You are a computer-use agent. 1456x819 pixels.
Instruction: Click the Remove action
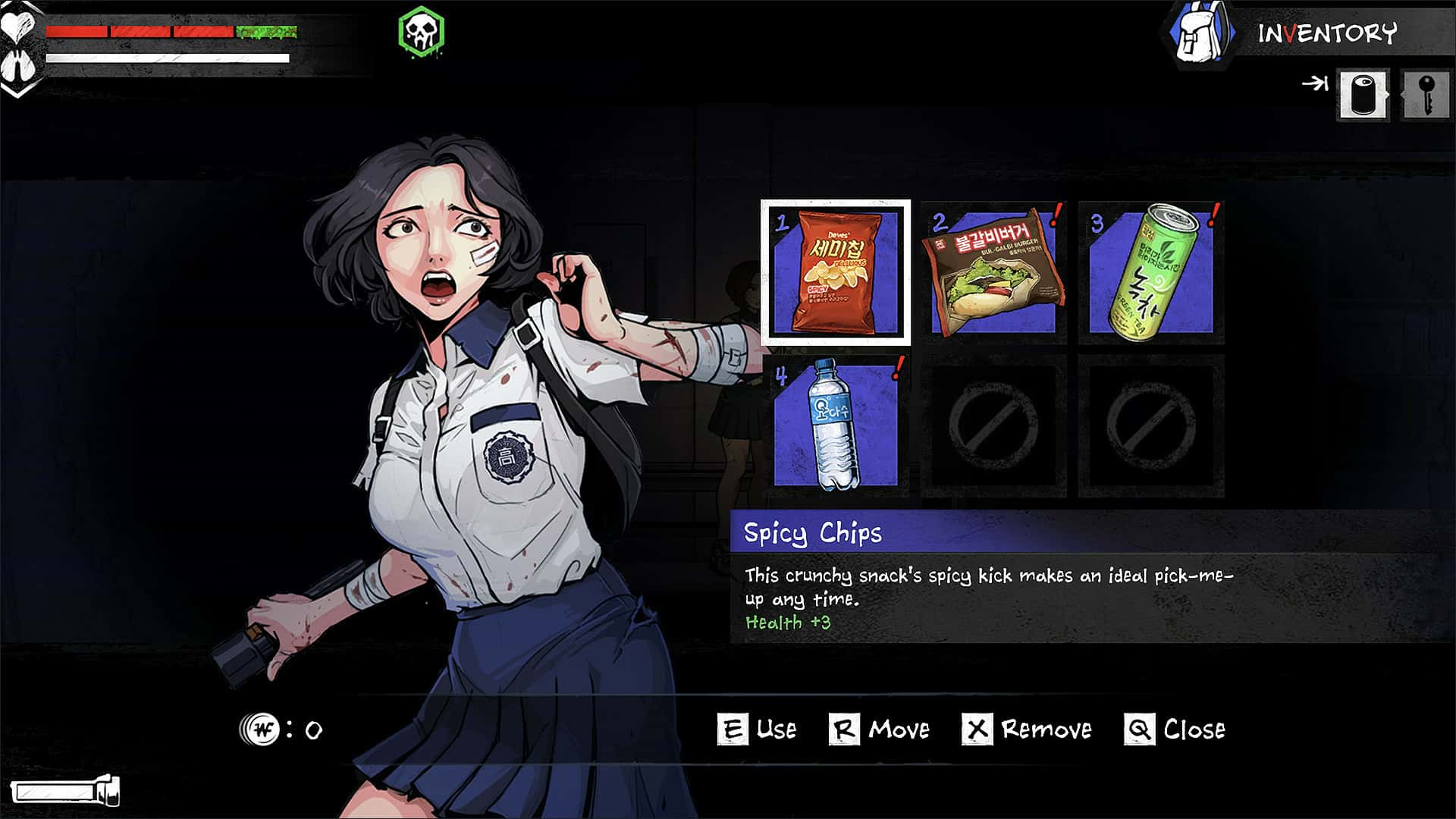tap(1044, 730)
